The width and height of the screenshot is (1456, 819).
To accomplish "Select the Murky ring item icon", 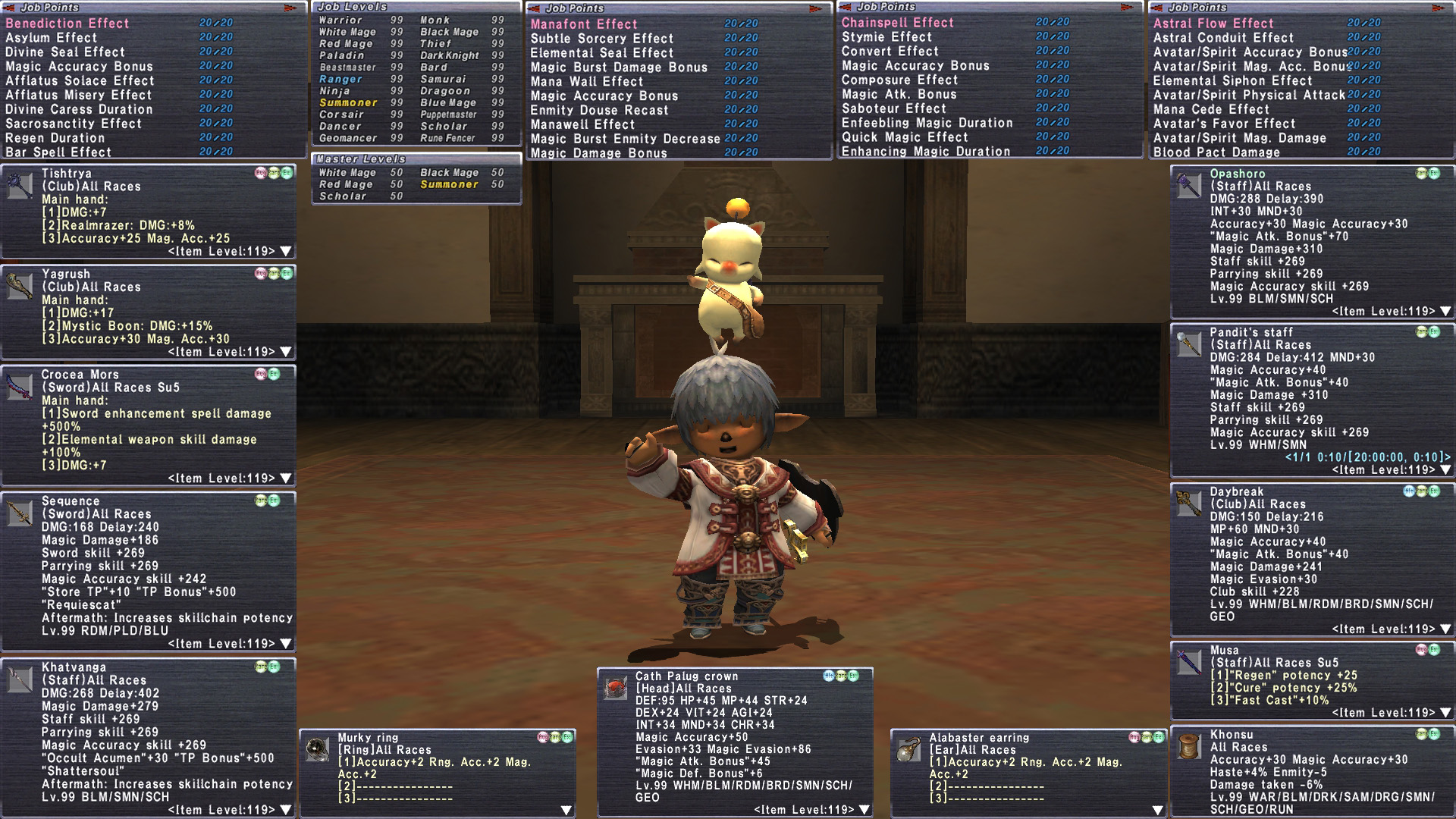I will [x=317, y=749].
